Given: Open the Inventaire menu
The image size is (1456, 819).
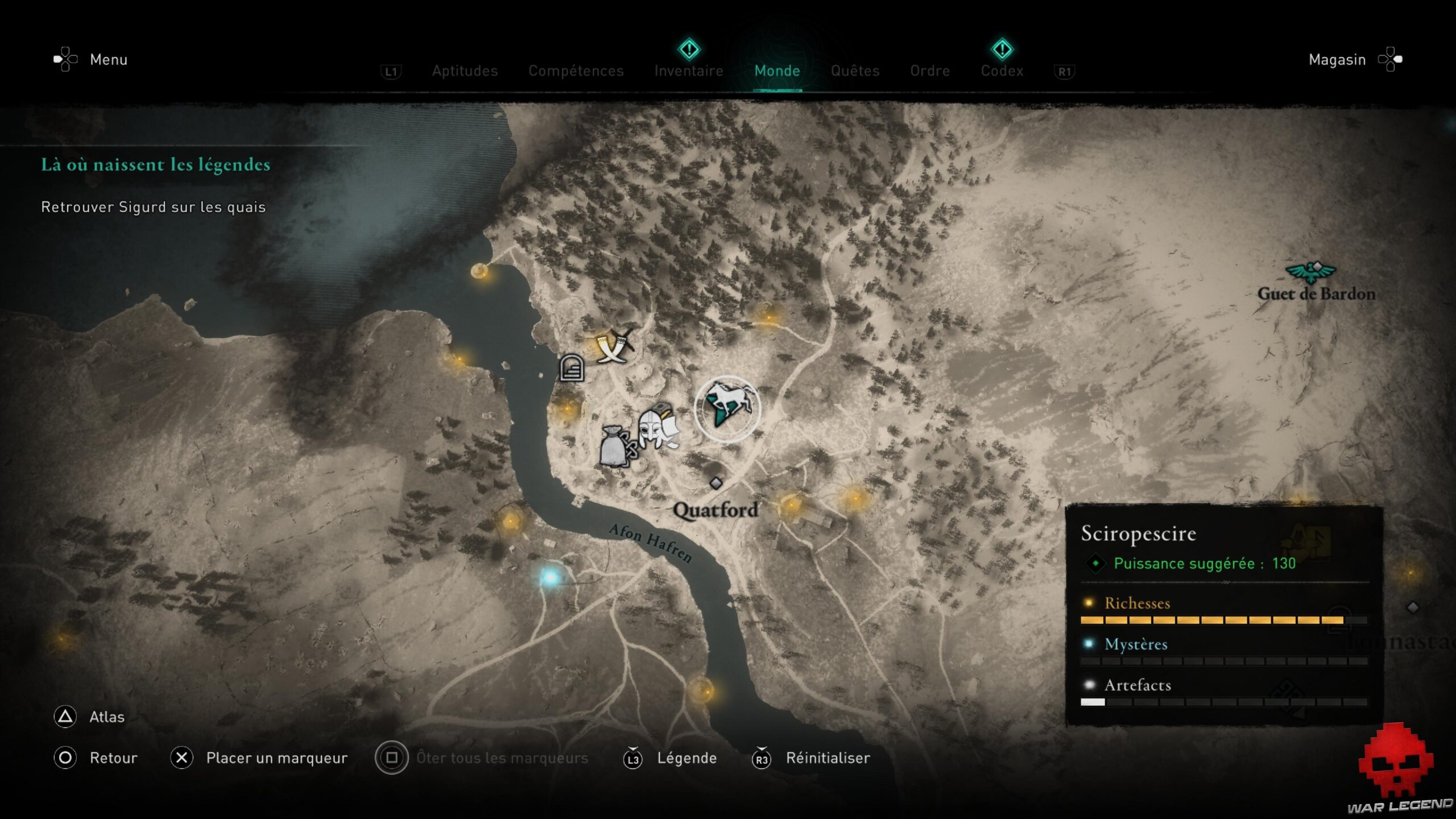Looking at the screenshot, I should click(689, 71).
